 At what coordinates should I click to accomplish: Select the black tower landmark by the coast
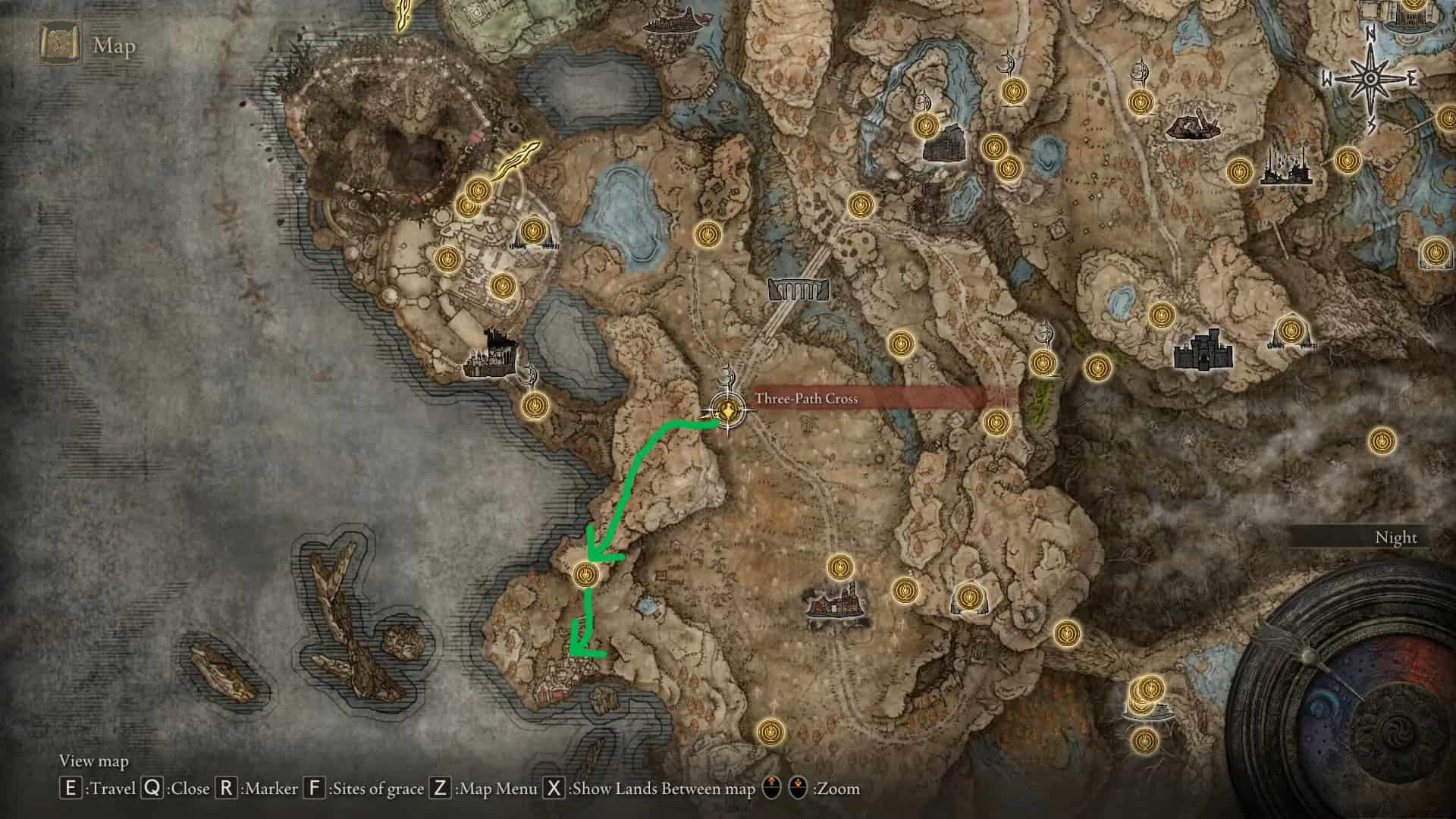491,356
